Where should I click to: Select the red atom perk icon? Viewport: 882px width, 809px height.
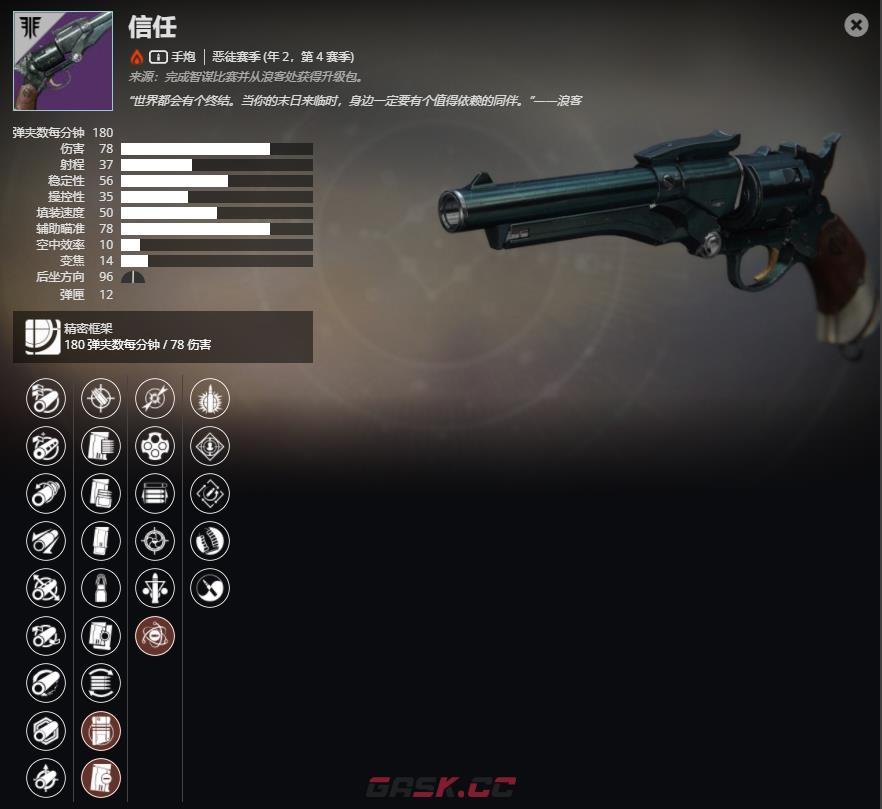[154, 635]
